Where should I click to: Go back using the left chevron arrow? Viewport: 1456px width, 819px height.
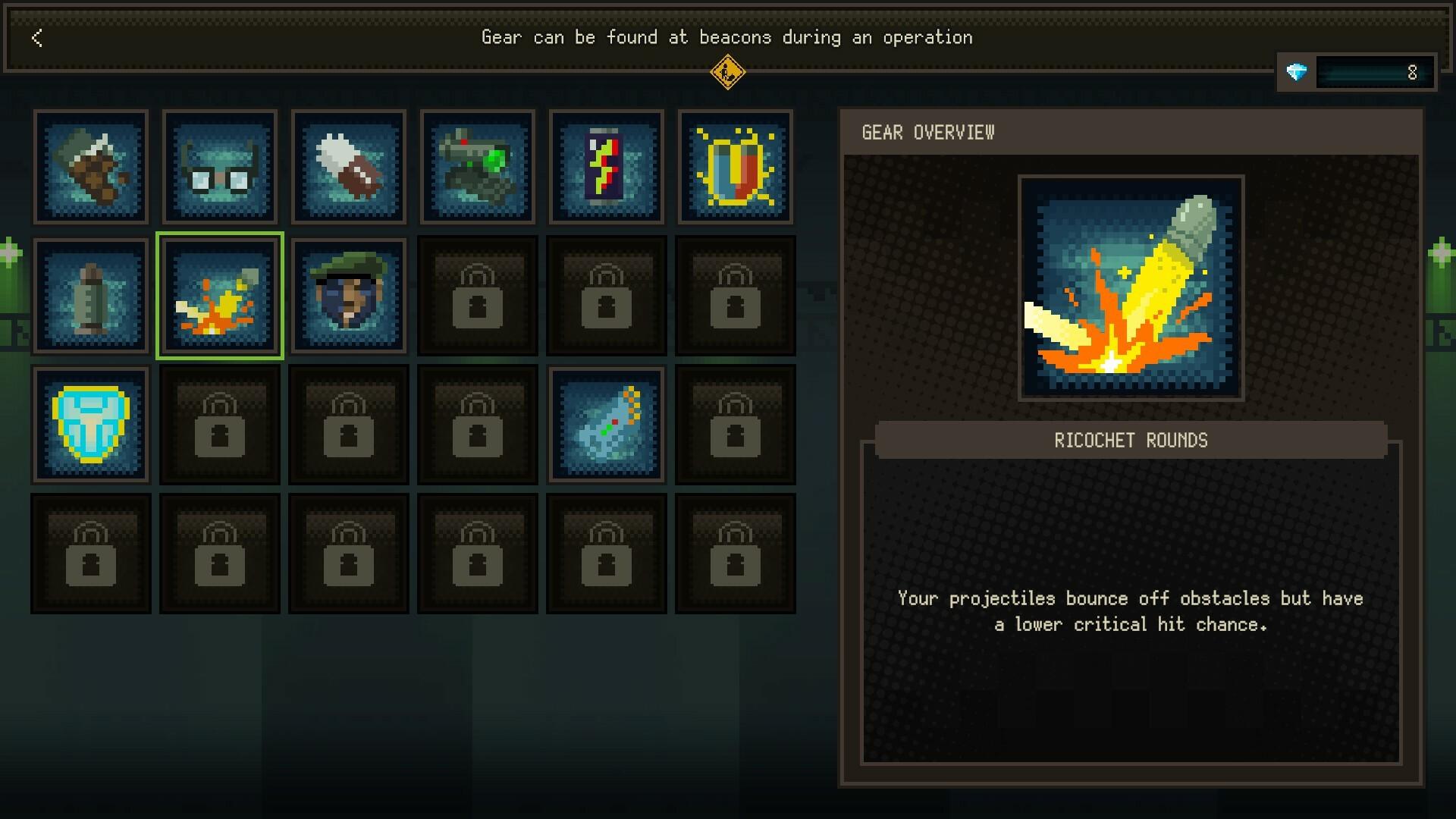(x=36, y=38)
